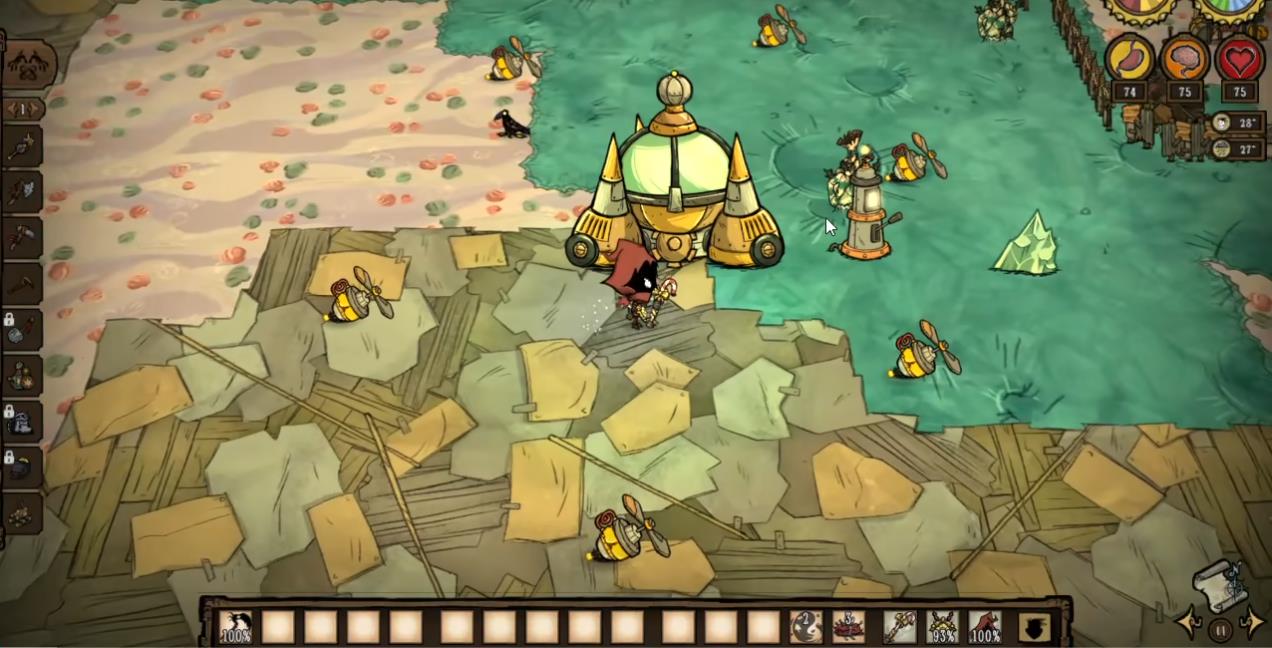
Task: Open the backpack arrow button
Action: 1034,627
